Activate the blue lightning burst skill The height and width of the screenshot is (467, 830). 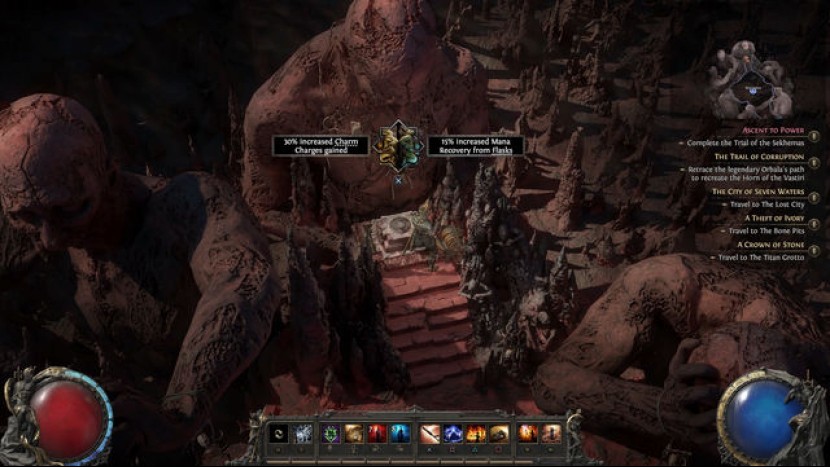tap(453, 433)
